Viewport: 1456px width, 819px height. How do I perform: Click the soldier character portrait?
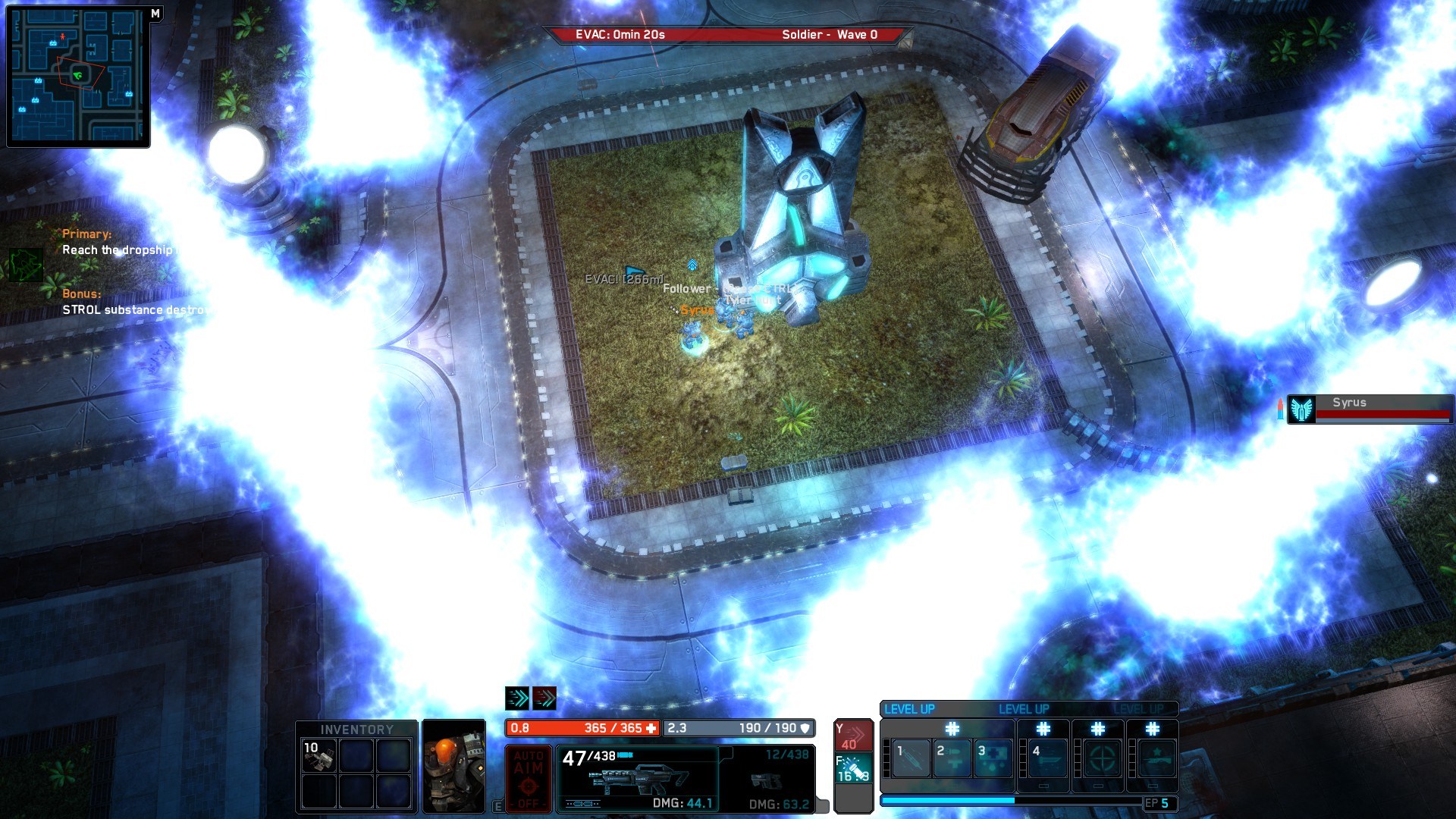pos(453,766)
